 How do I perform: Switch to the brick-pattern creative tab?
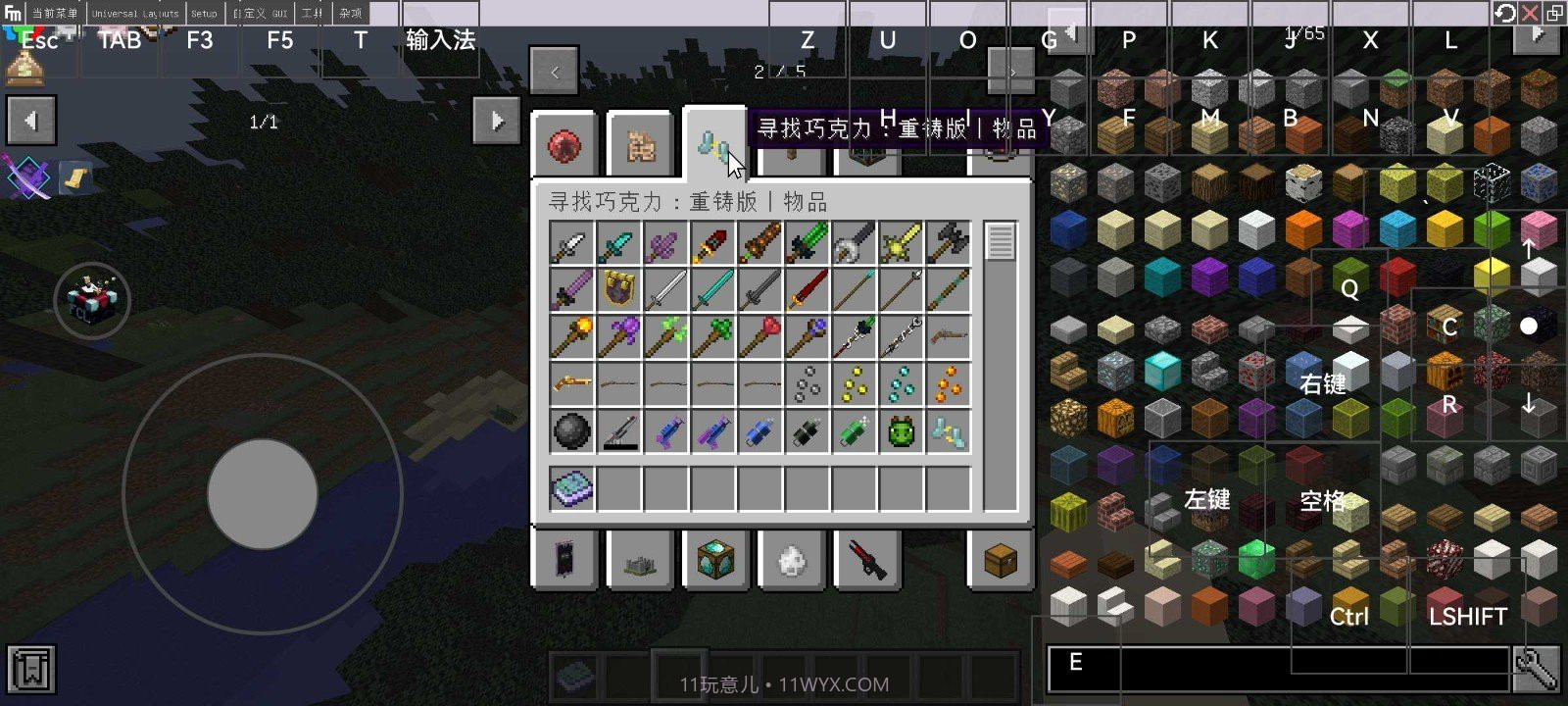tap(641, 146)
